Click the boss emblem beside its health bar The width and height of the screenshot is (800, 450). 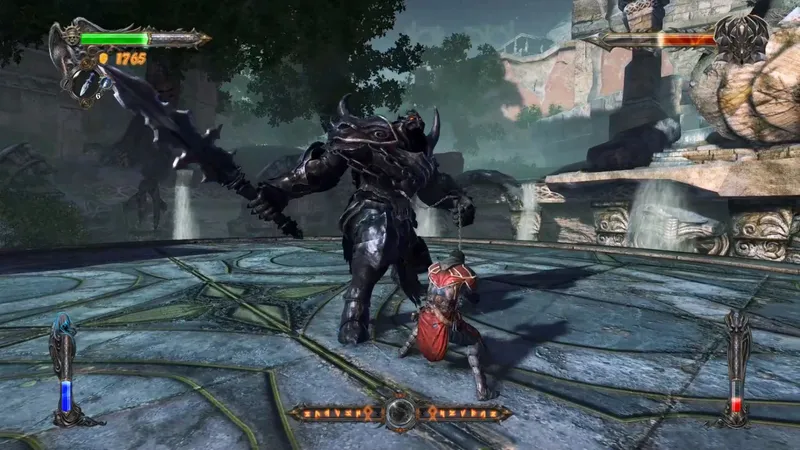pyautogui.click(x=742, y=38)
